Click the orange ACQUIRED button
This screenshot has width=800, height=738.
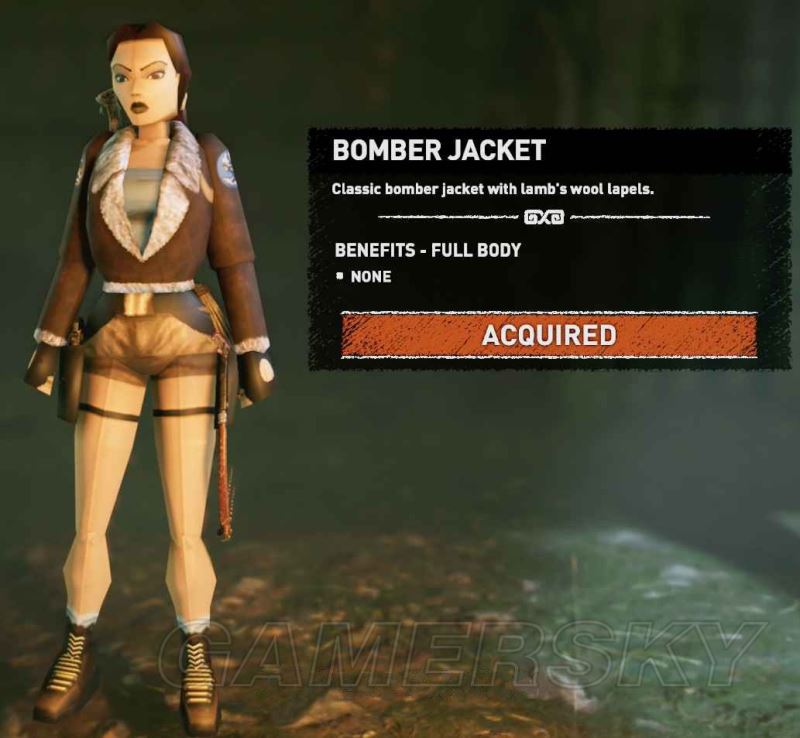pyautogui.click(x=548, y=335)
